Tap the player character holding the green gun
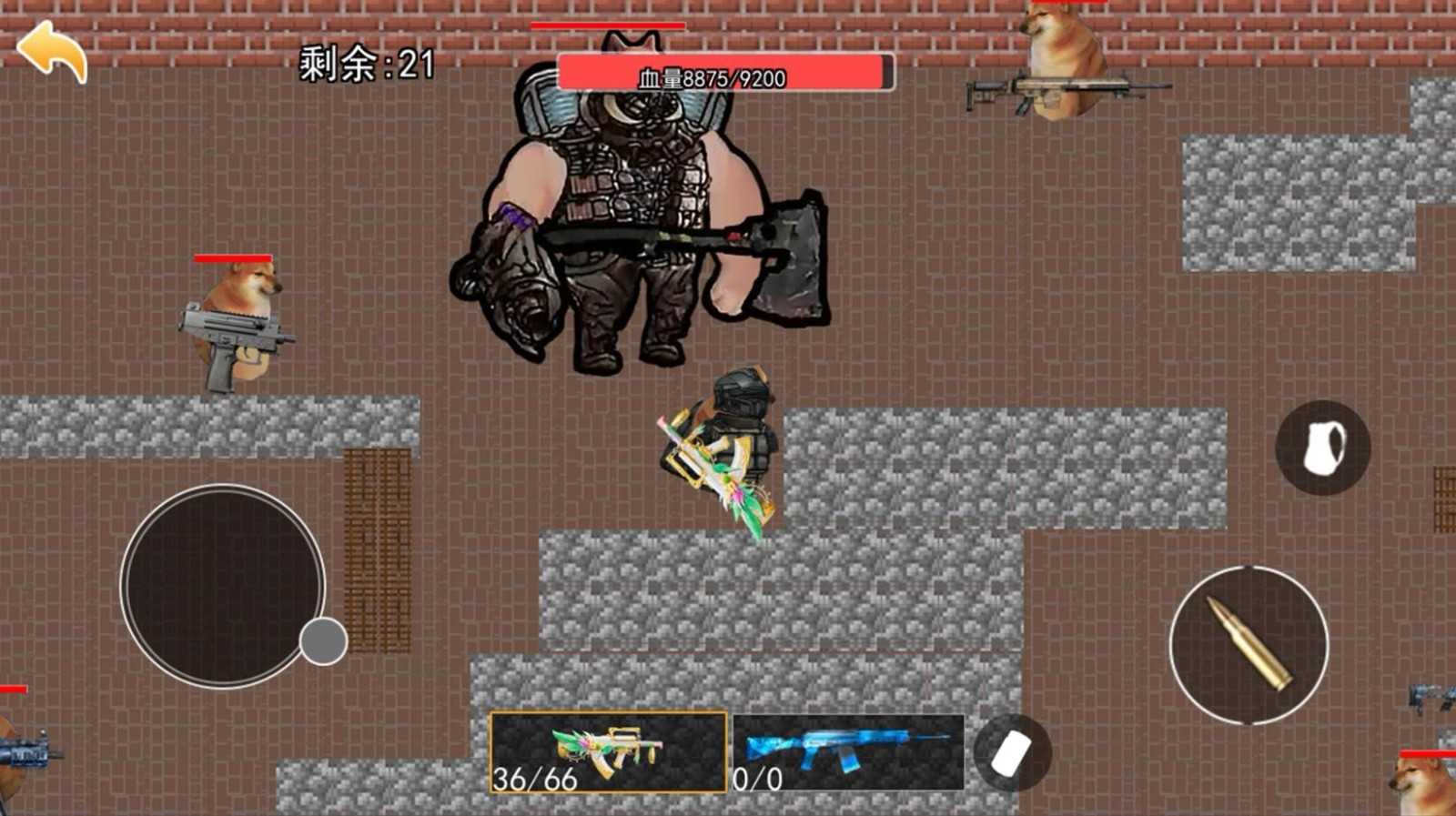The width and height of the screenshot is (1456, 816). [x=728, y=446]
